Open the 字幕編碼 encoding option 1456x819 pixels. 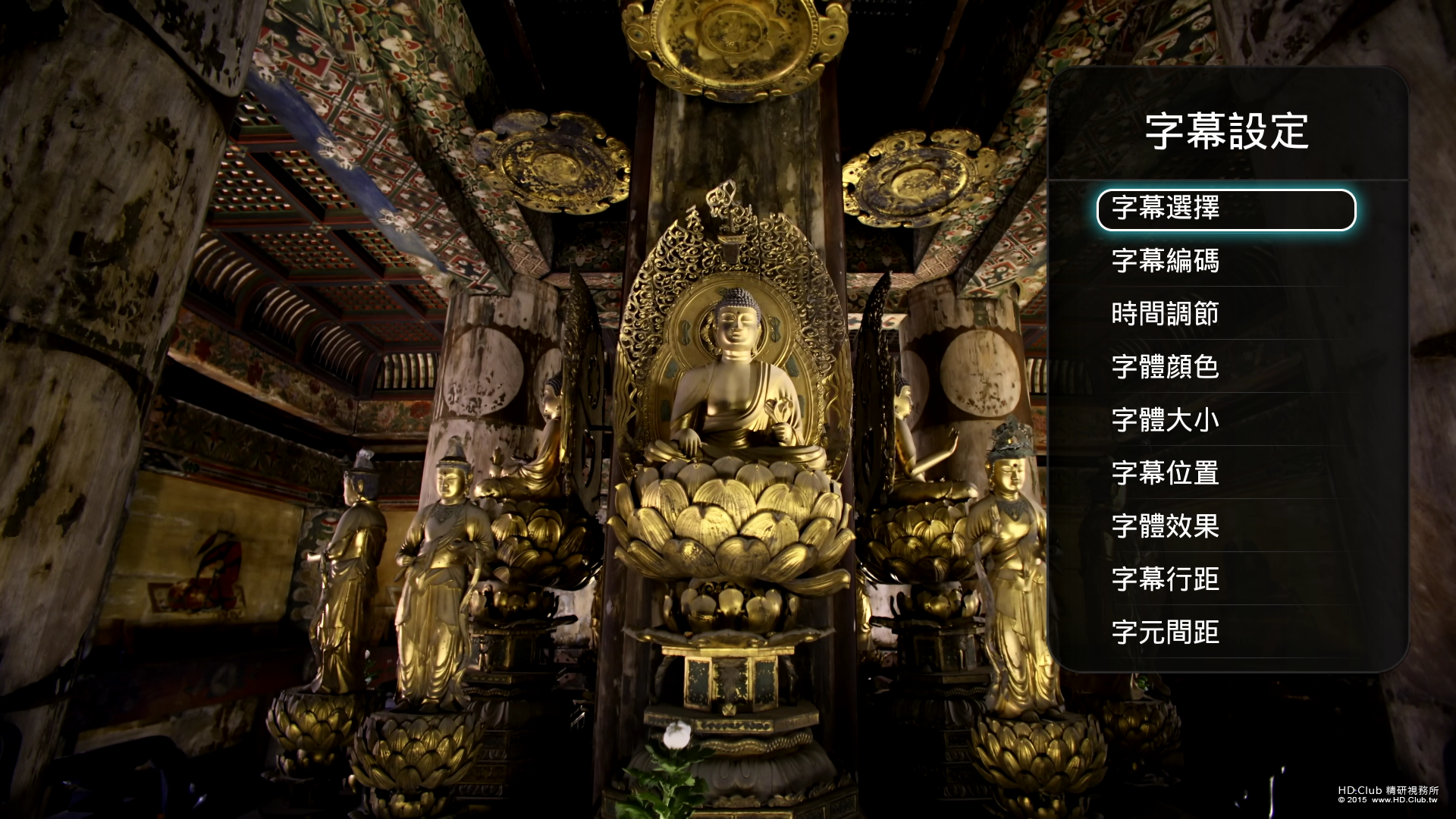pyautogui.click(x=1165, y=261)
